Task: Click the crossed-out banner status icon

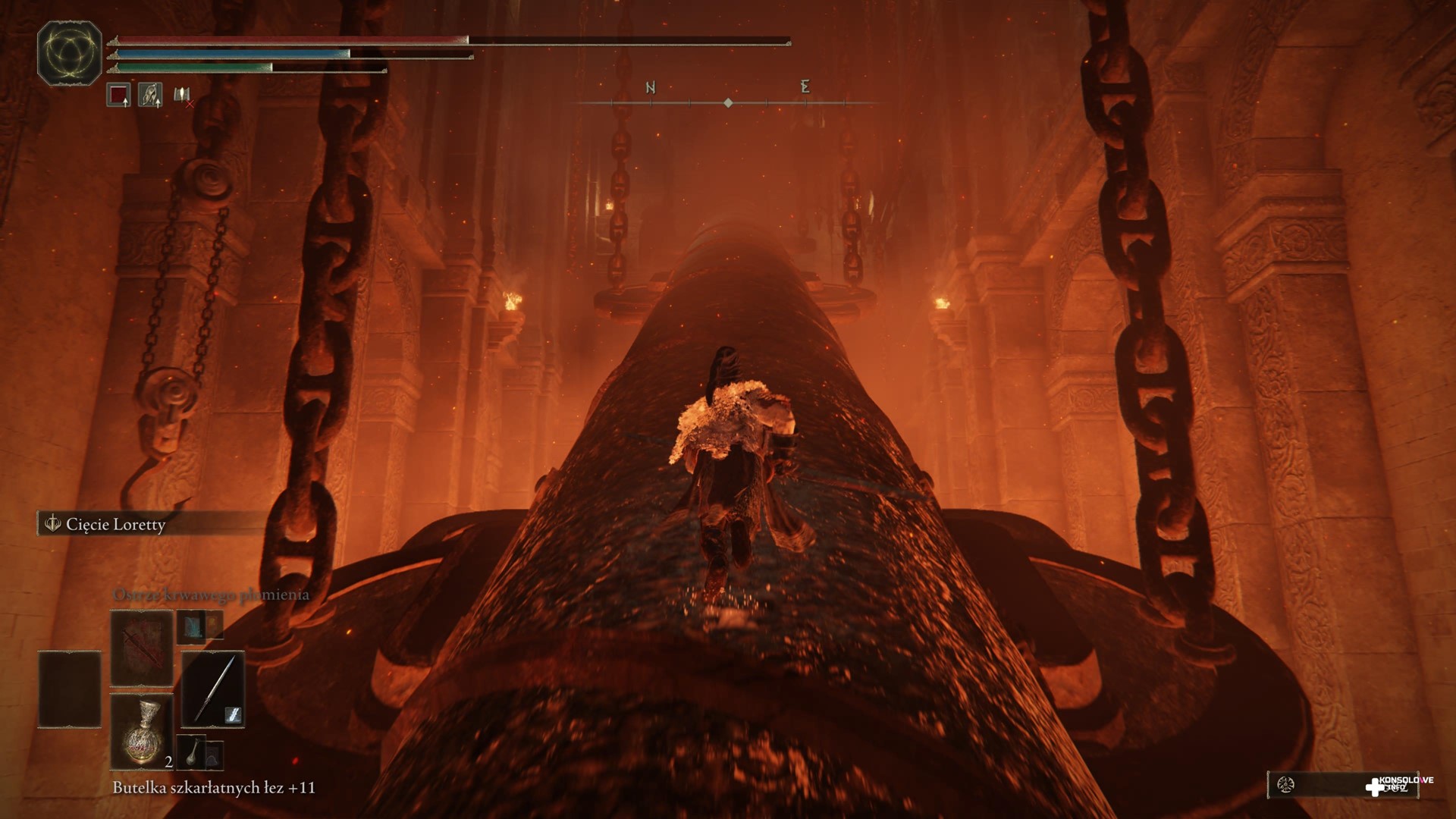Action: click(182, 96)
